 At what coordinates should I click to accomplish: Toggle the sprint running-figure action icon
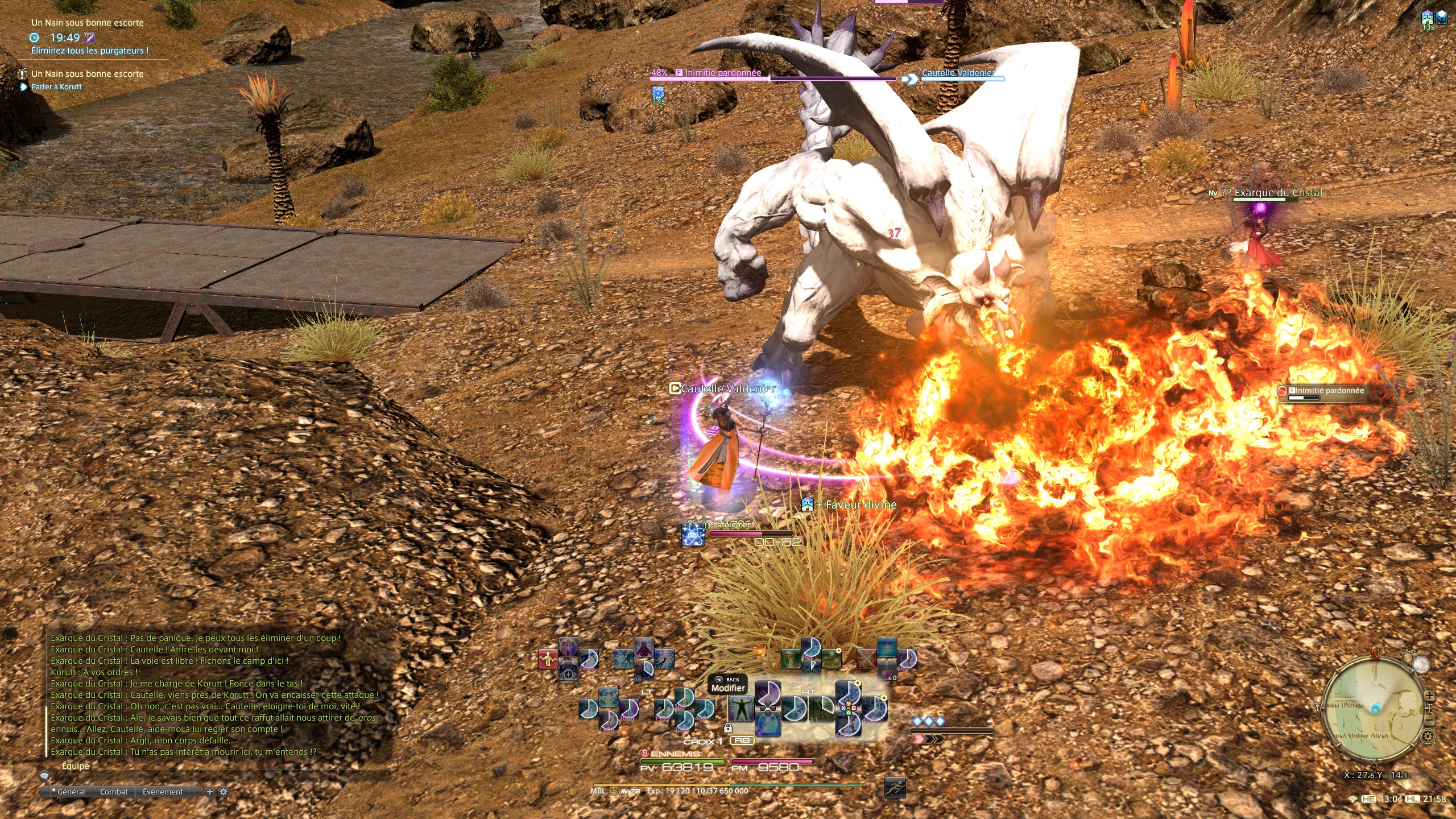(895, 788)
